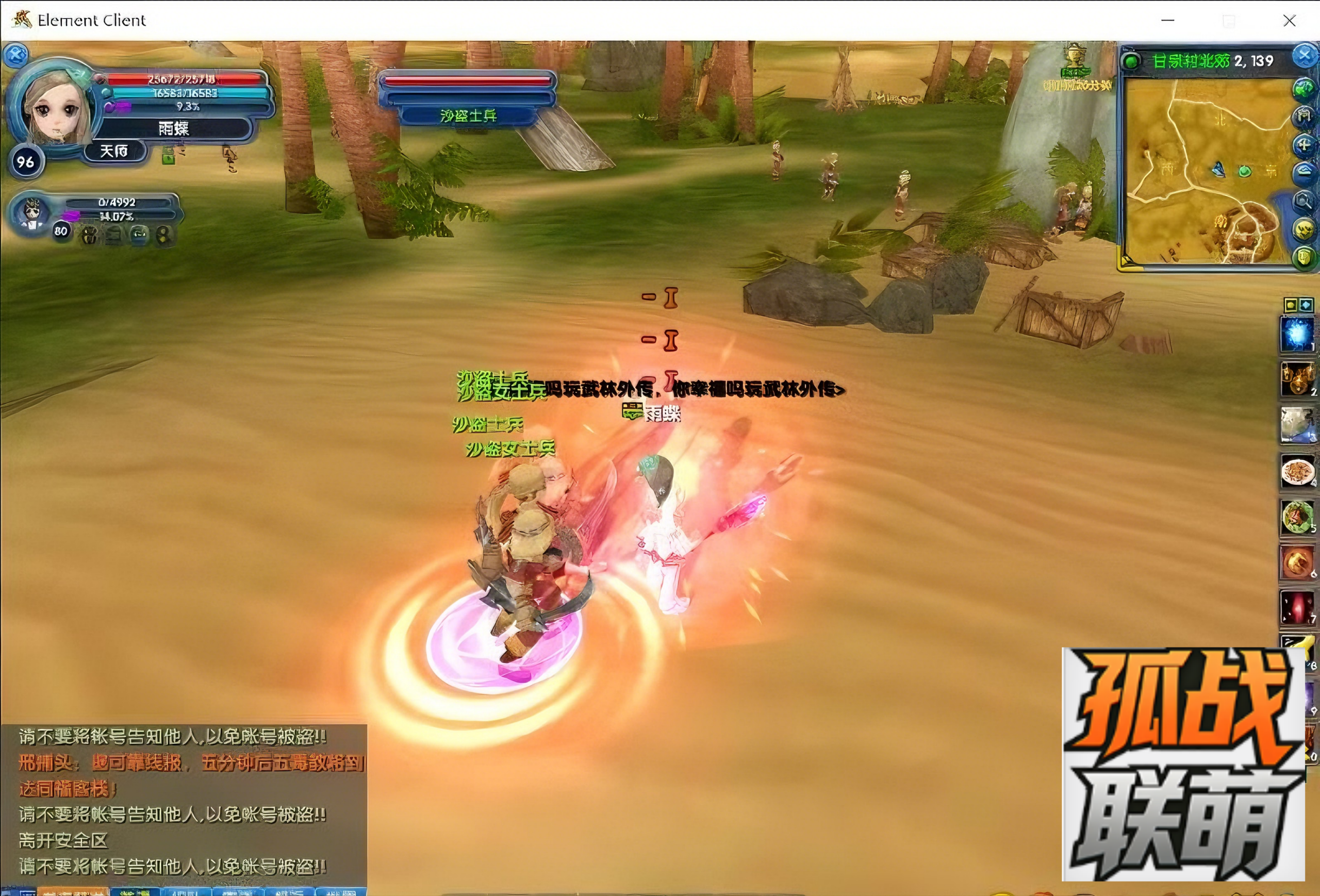Close the minimap with the blue X
The width and height of the screenshot is (1320, 896).
1304,56
